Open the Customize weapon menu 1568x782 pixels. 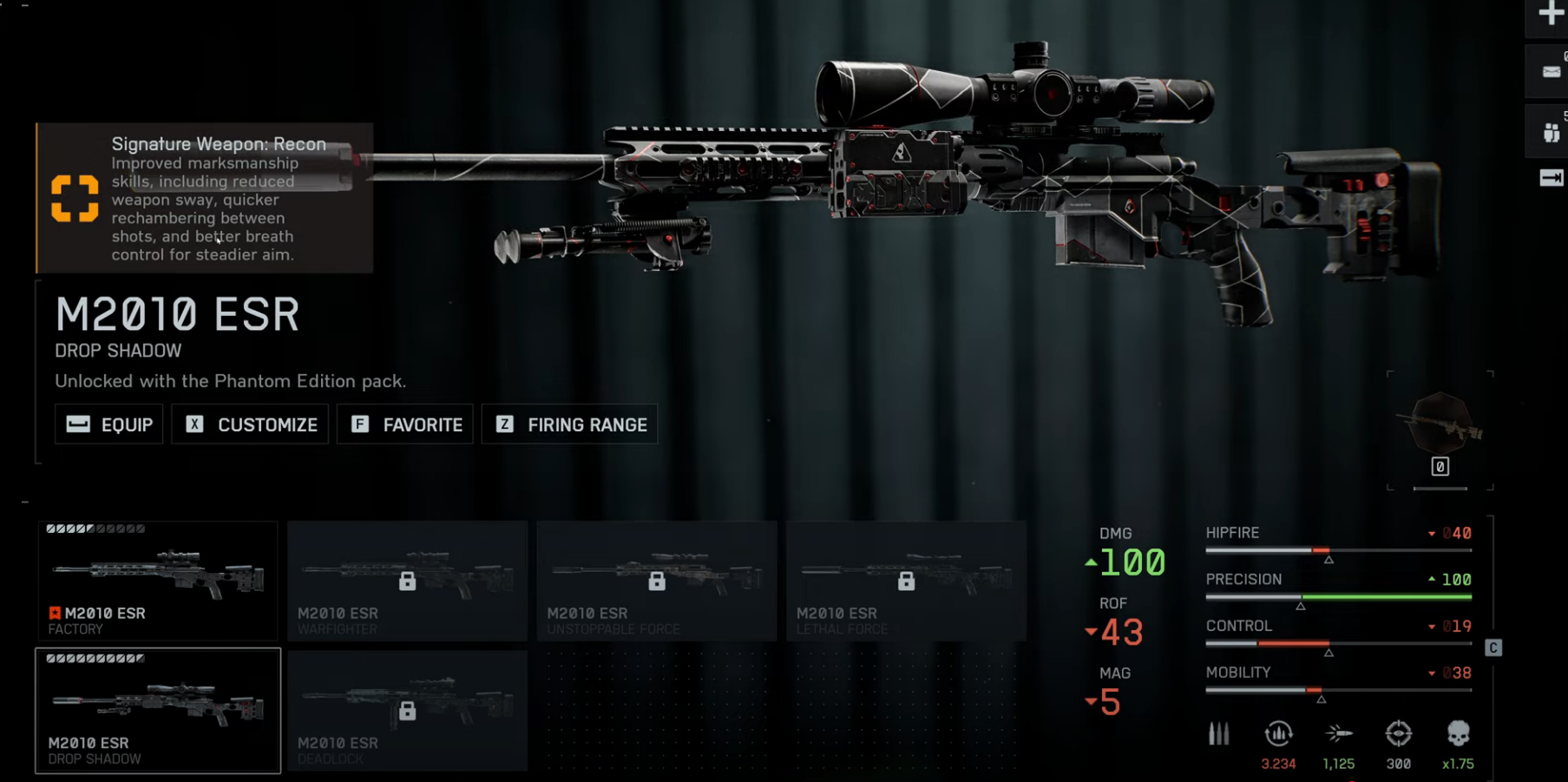[x=250, y=424]
